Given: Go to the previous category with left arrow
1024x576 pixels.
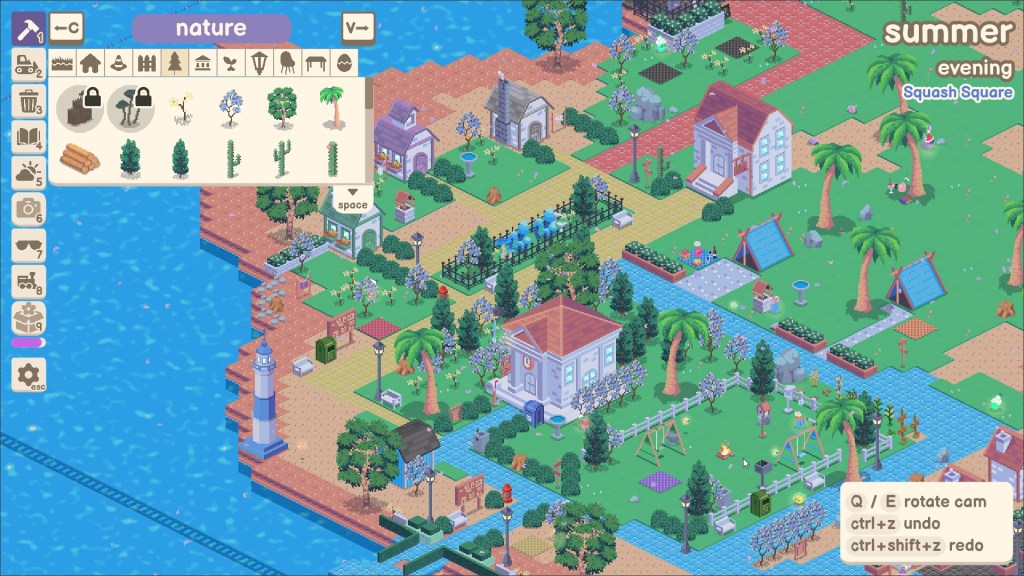Looking at the screenshot, I should [67, 28].
